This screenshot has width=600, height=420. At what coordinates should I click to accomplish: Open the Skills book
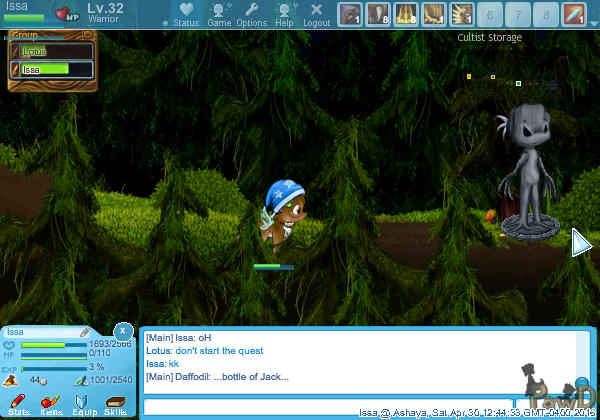tap(115, 404)
